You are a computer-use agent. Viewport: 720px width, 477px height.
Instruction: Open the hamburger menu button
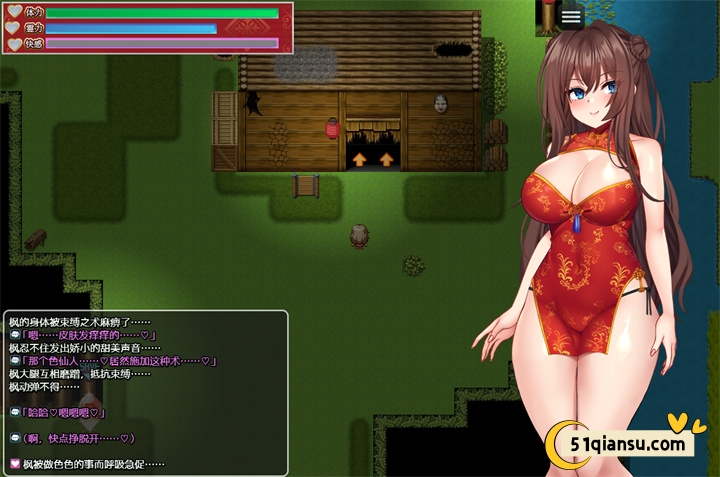pyautogui.click(x=571, y=17)
